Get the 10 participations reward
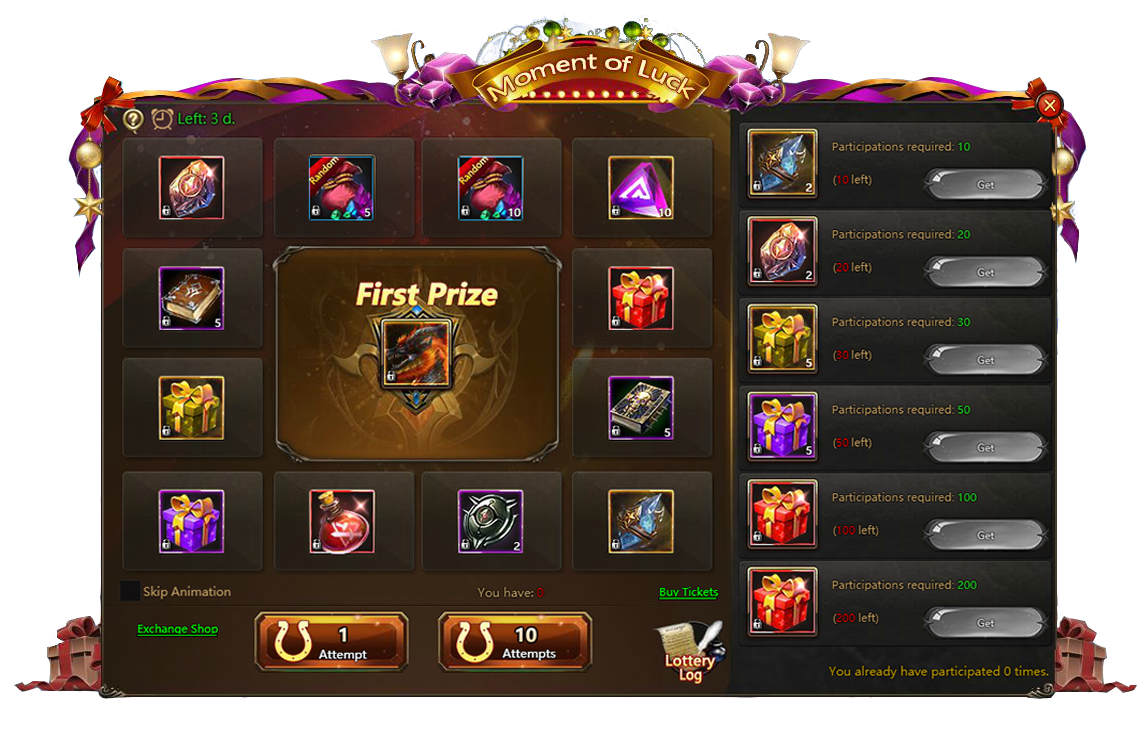 click(985, 185)
